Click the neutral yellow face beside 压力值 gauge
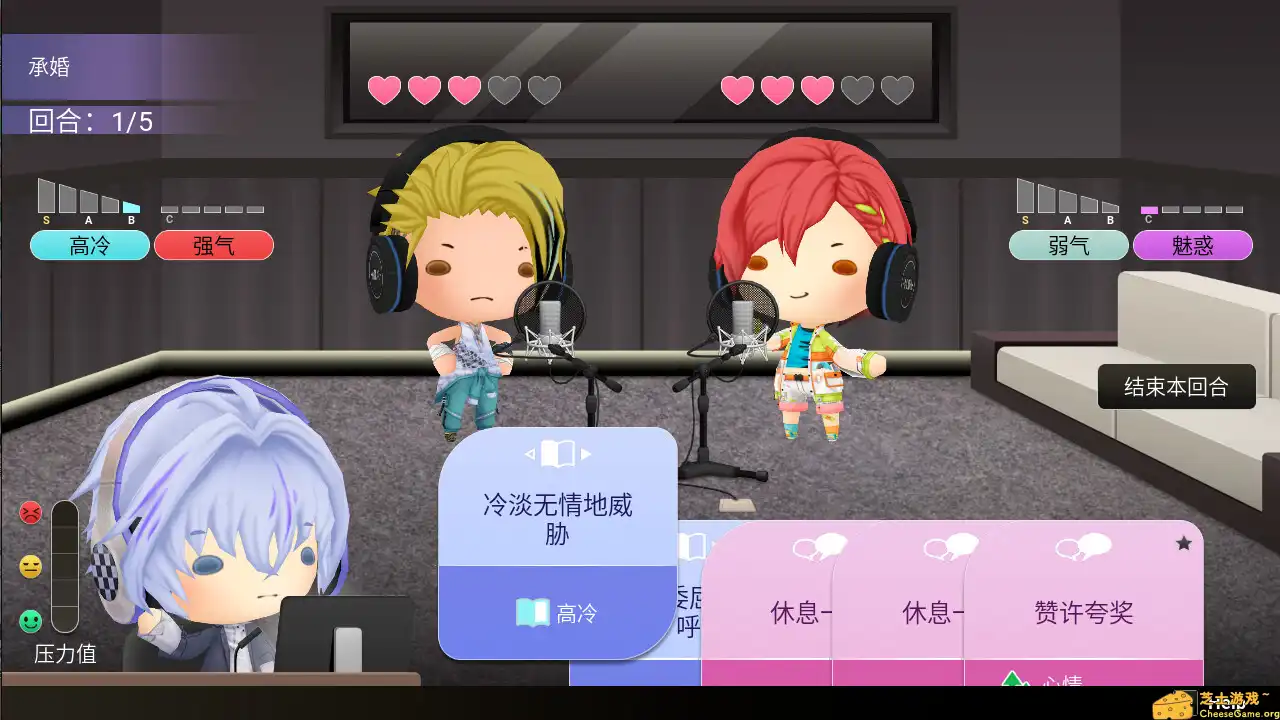This screenshot has height=720, width=1280. 31,566
